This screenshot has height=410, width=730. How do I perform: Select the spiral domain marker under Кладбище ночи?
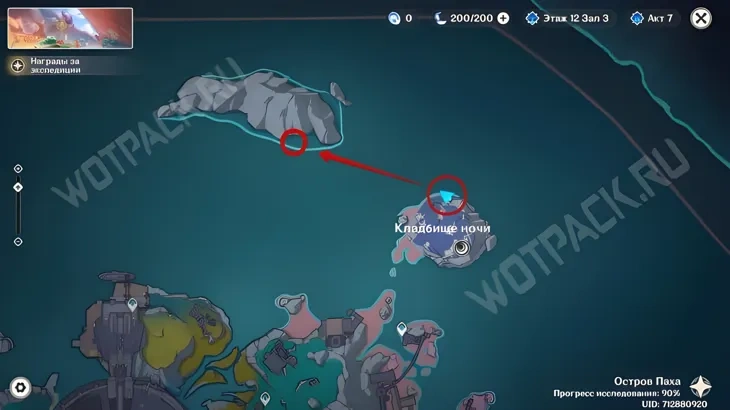[x=461, y=247]
